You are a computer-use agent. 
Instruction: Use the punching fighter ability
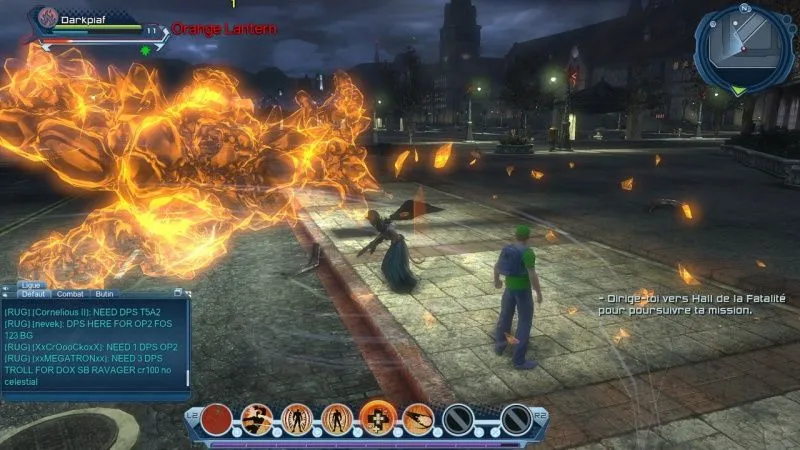[257, 418]
